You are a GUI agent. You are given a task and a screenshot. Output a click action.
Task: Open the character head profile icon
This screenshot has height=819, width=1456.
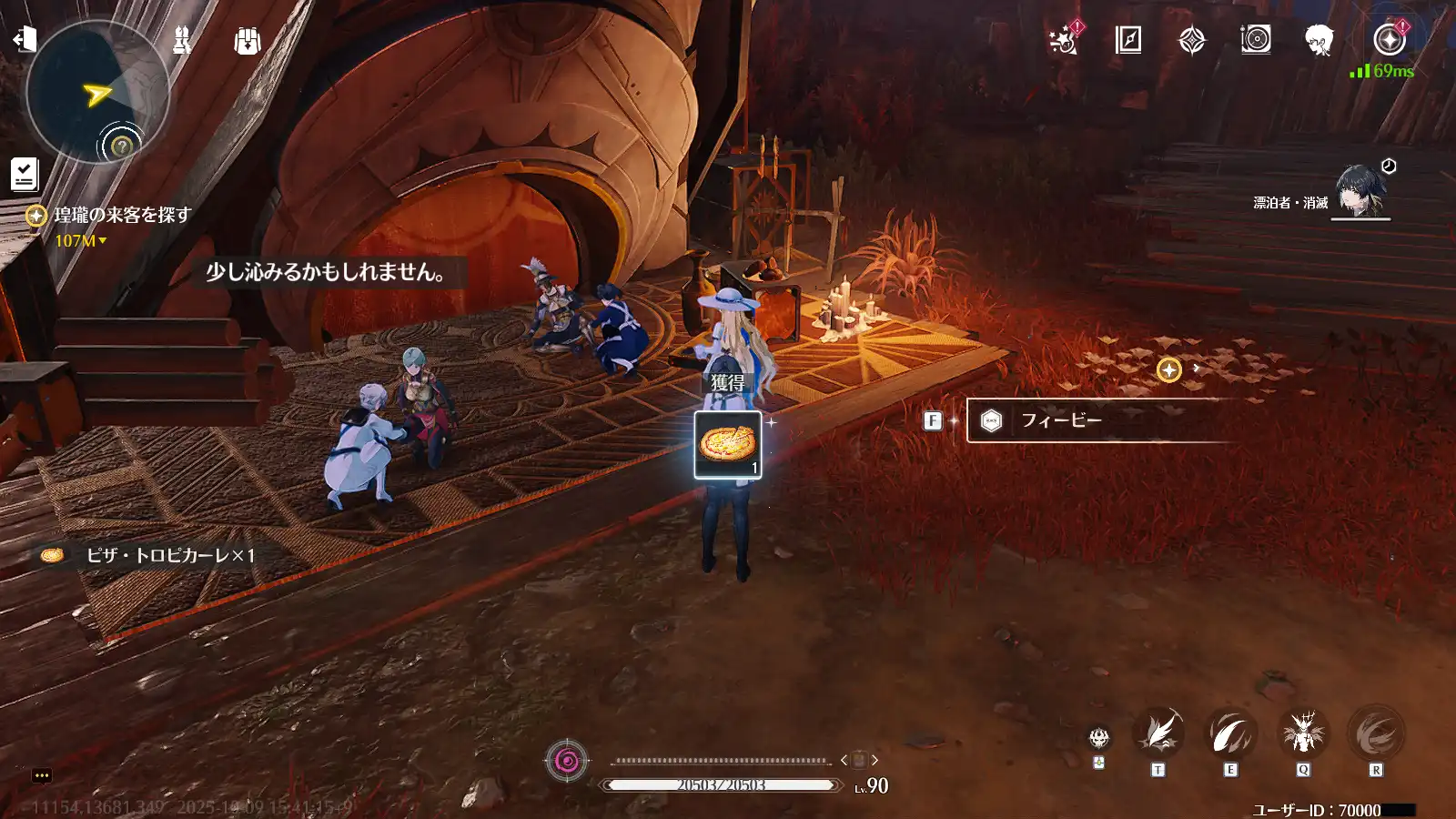pos(1319,40)
